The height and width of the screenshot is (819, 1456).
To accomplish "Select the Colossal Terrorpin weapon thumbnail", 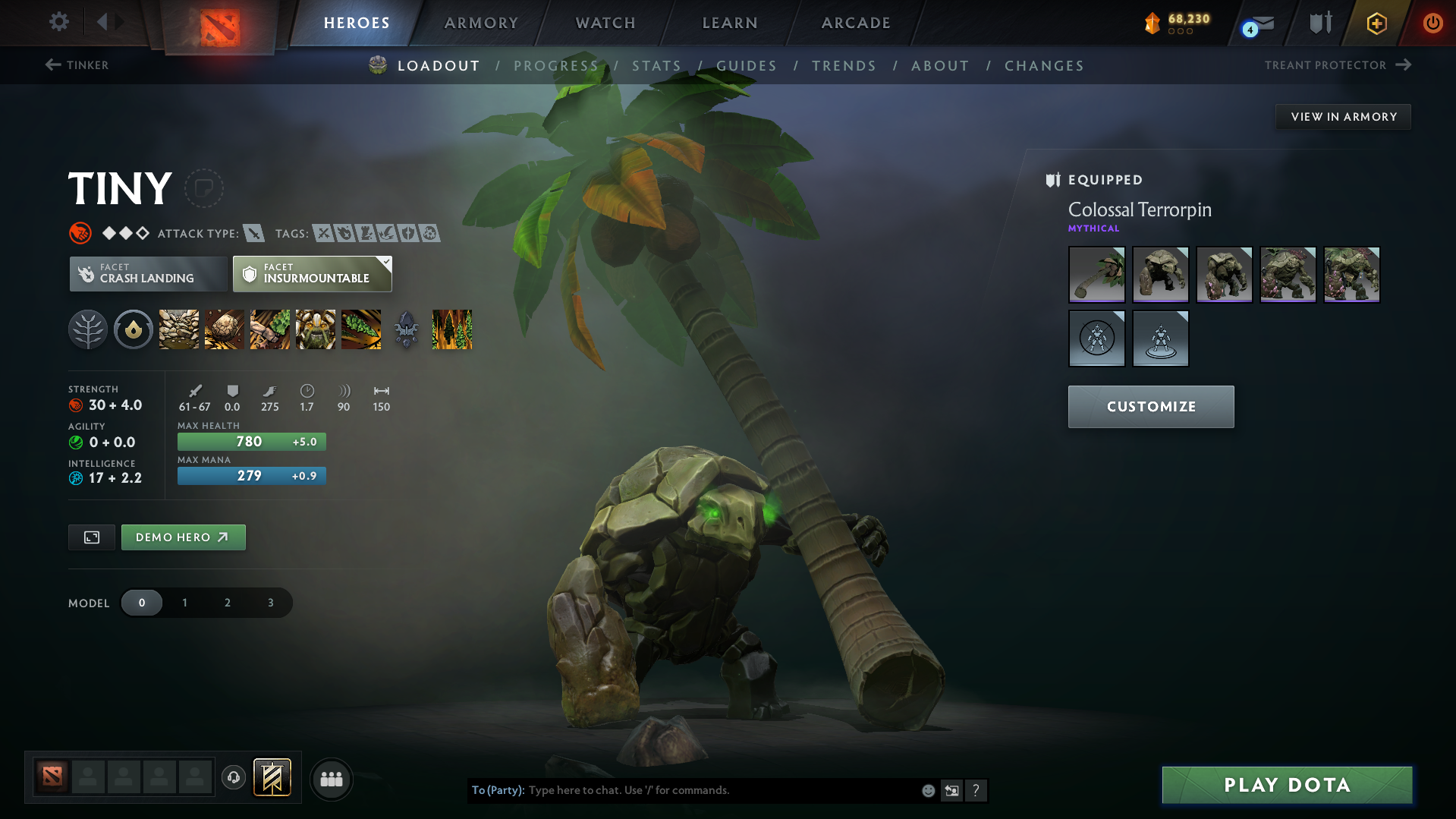I will pyautogui.click(x=1096, y=274).
